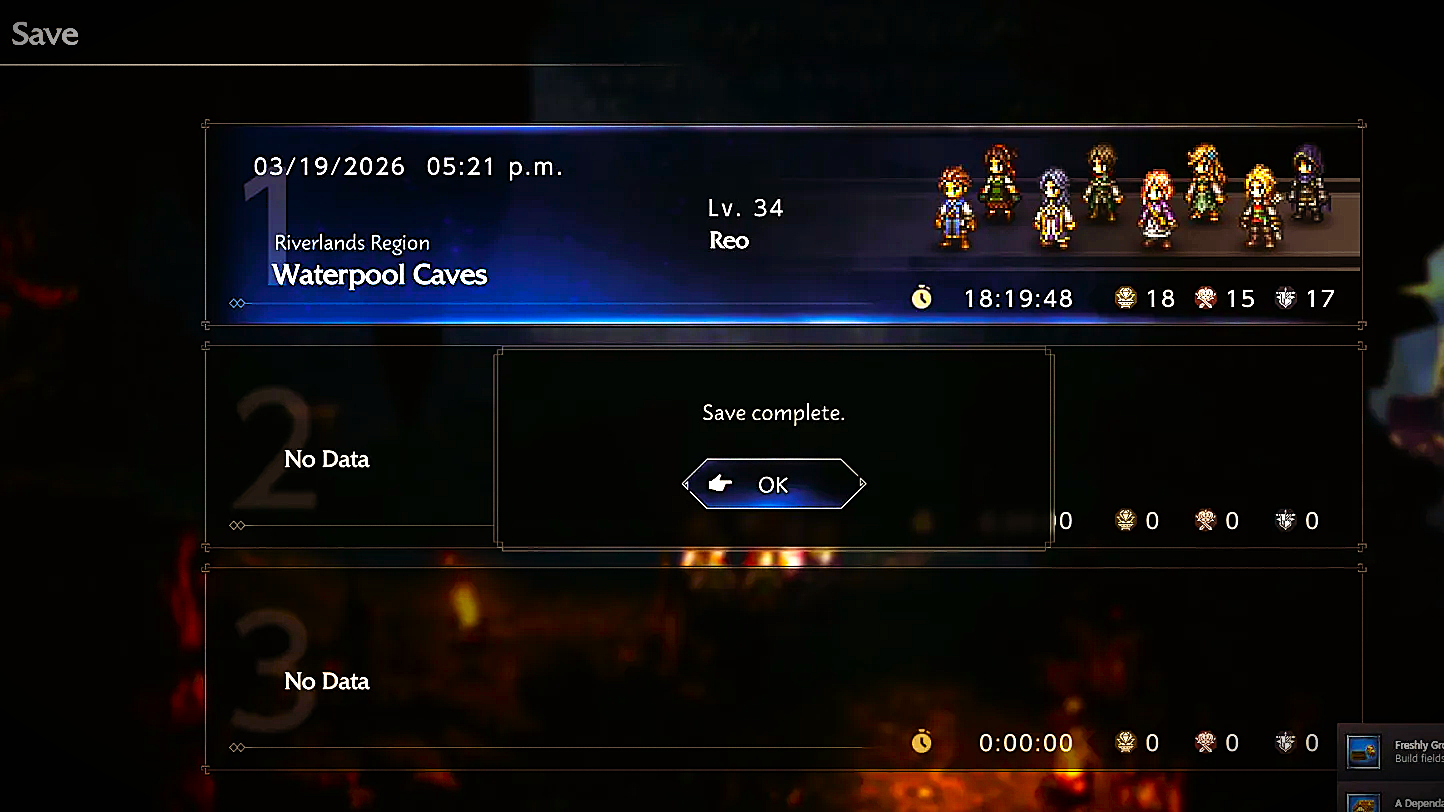Screen dimensions: 1444x812
Task: Click the leftmost party member sprite
Action: pos(953,205)
